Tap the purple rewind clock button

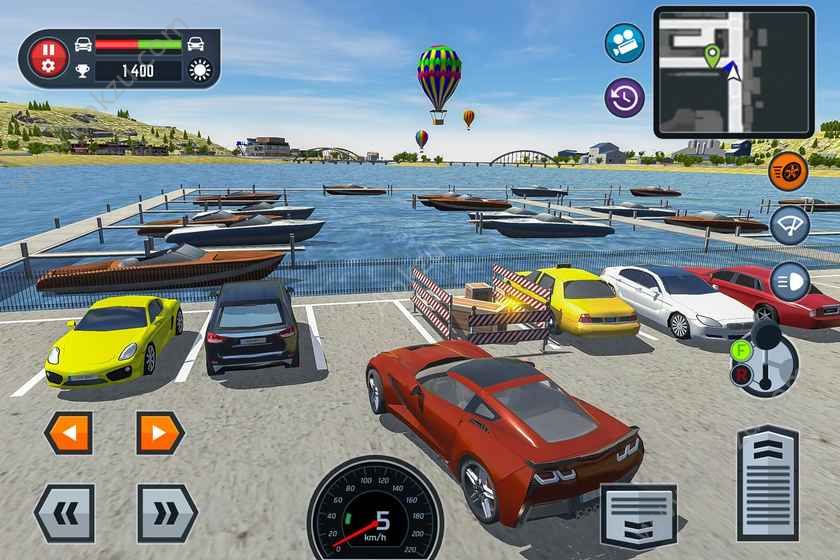point(624,97)
